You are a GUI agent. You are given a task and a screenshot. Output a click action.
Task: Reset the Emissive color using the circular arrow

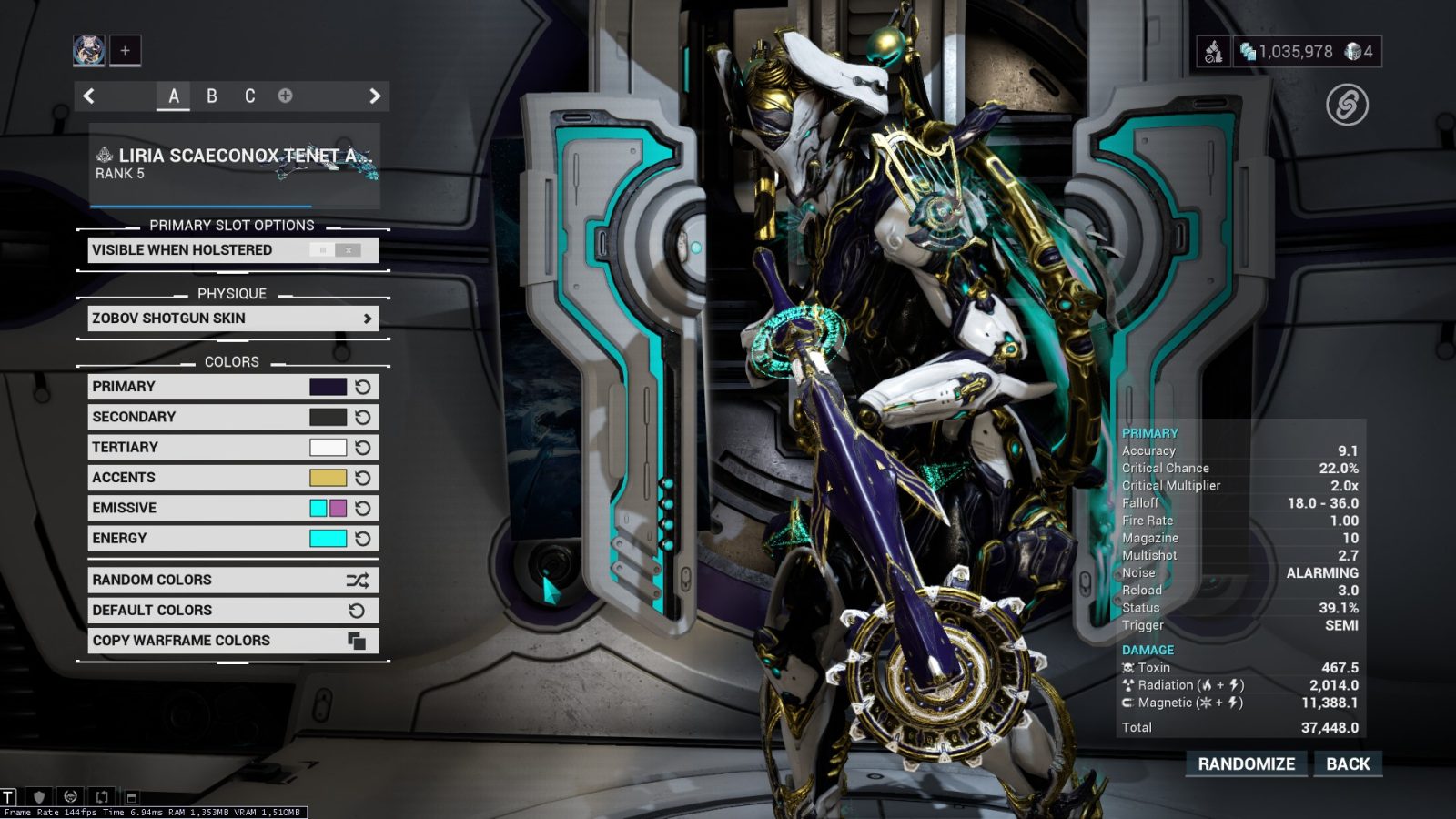point(362,508)
